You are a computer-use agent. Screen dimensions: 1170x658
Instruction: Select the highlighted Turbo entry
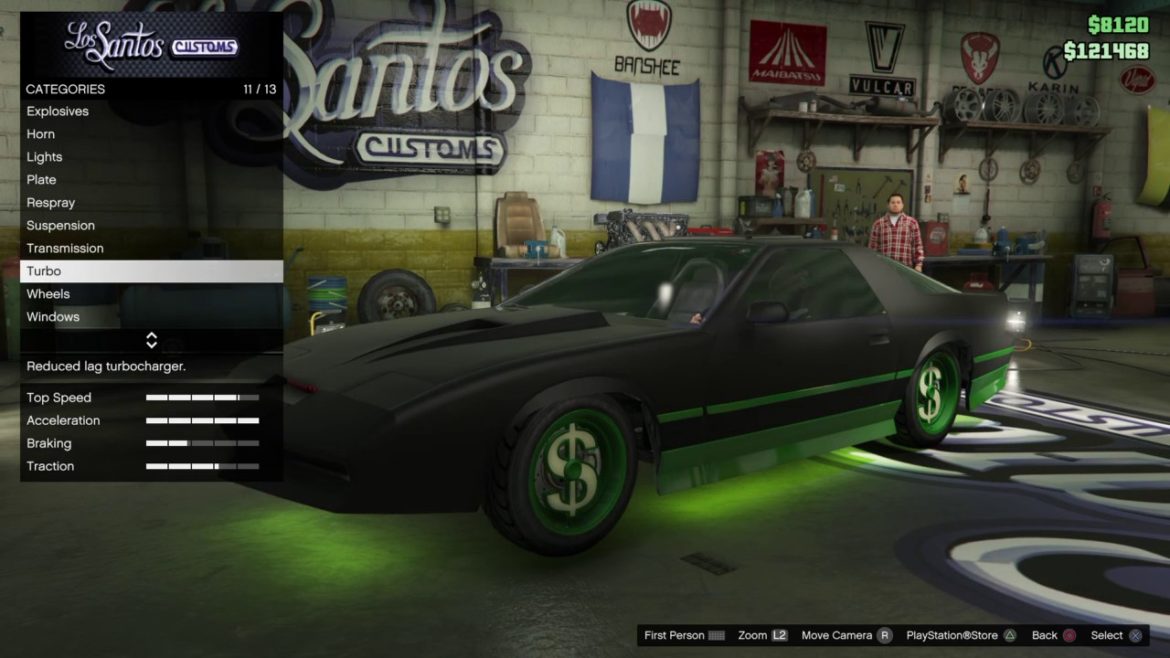151,271
